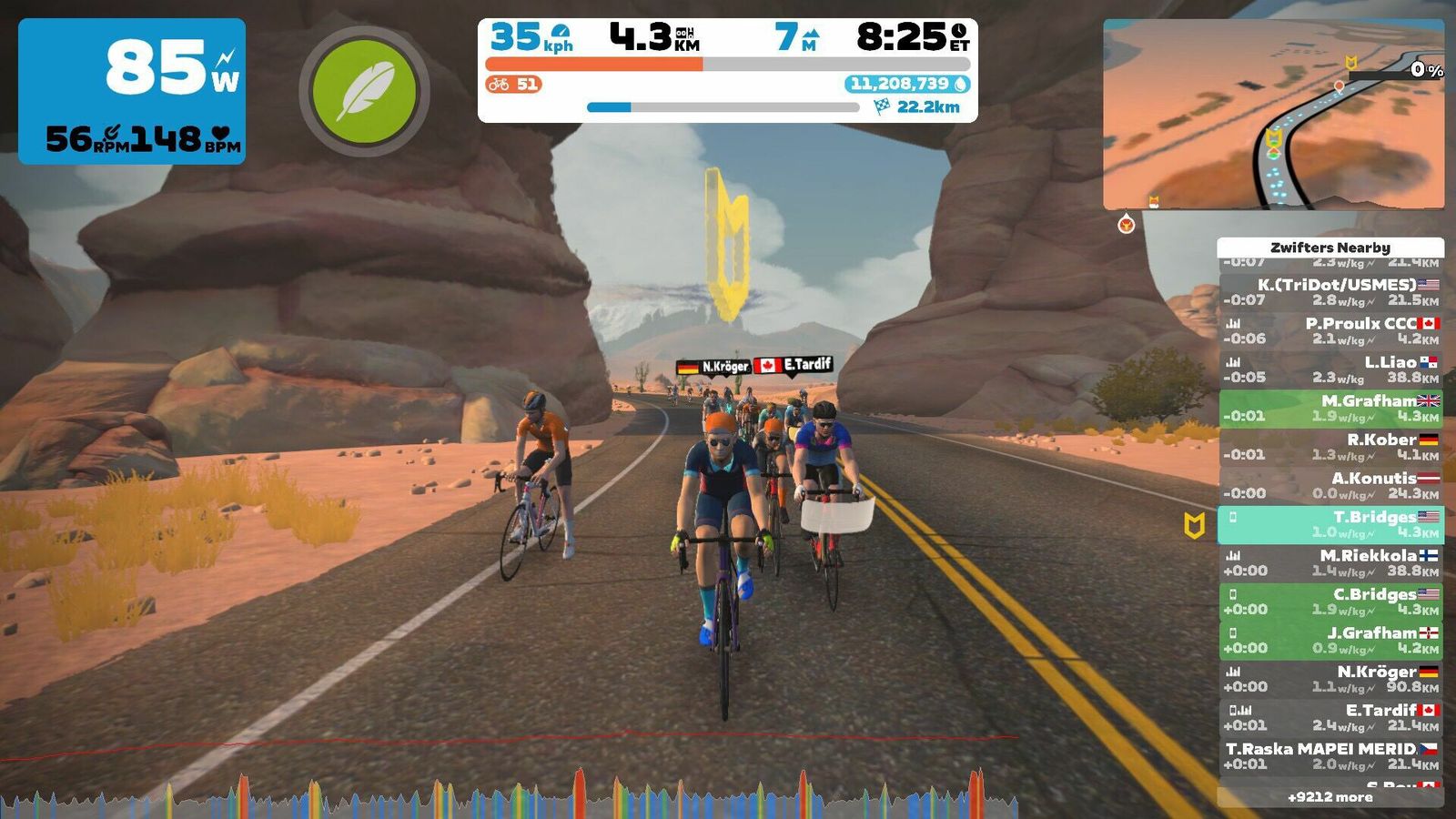
Task: Select M.Grafham's row in the rider list
Action: [x=1330, y=408]
